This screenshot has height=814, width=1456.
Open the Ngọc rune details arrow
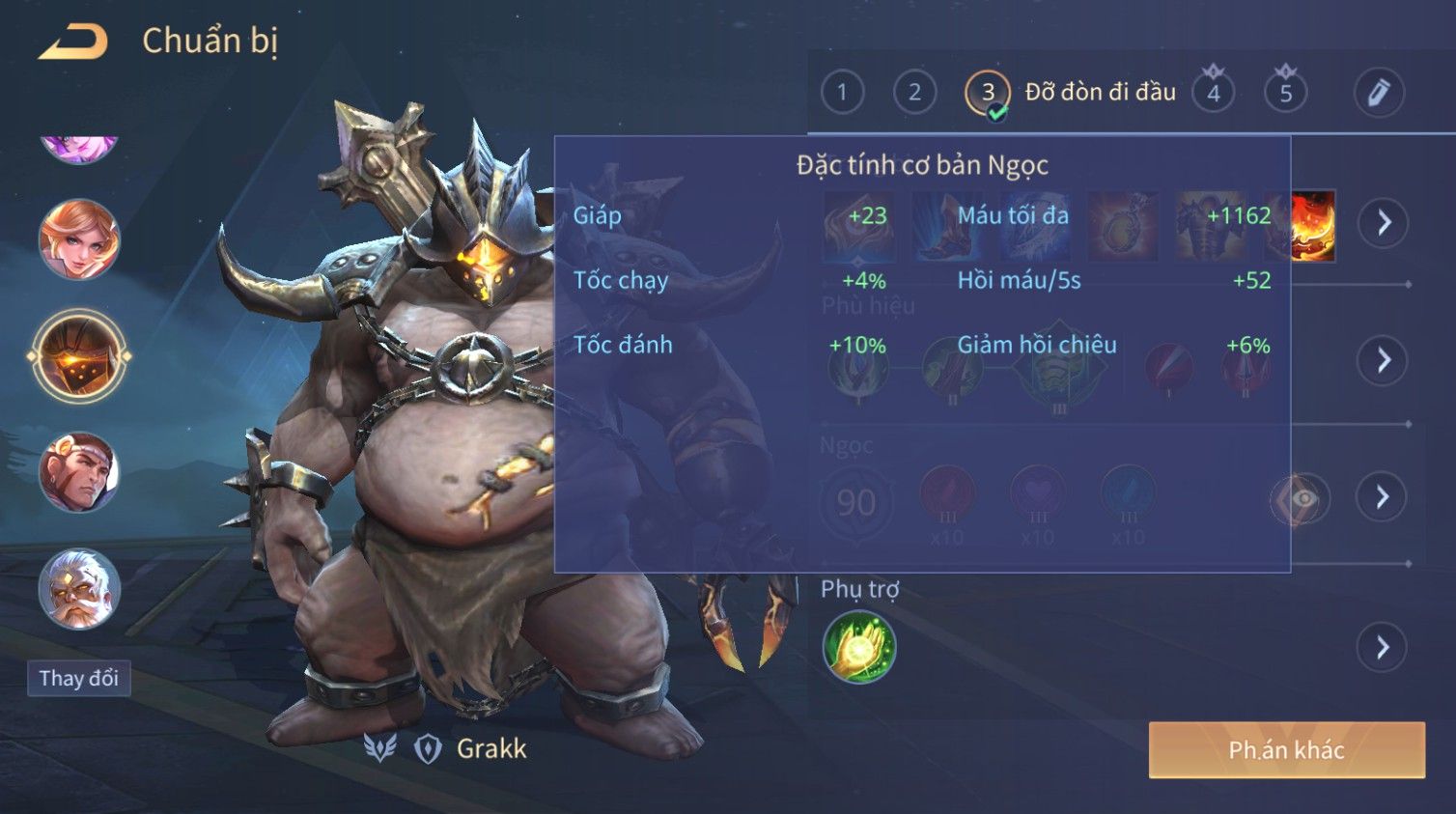tap(1383, 497)
